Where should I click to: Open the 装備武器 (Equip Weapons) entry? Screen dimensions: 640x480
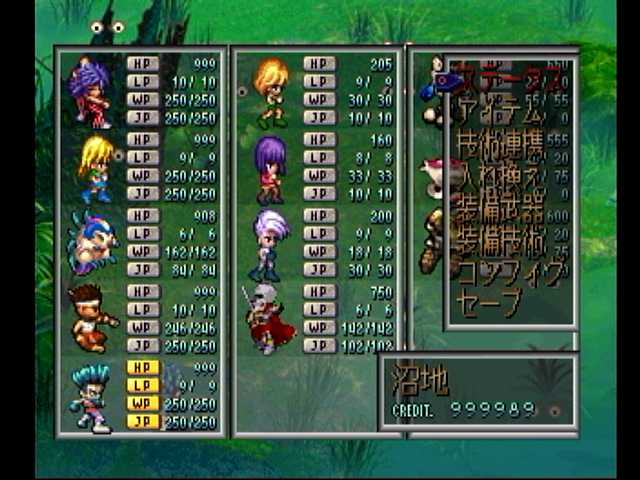(x=499, y=211)
